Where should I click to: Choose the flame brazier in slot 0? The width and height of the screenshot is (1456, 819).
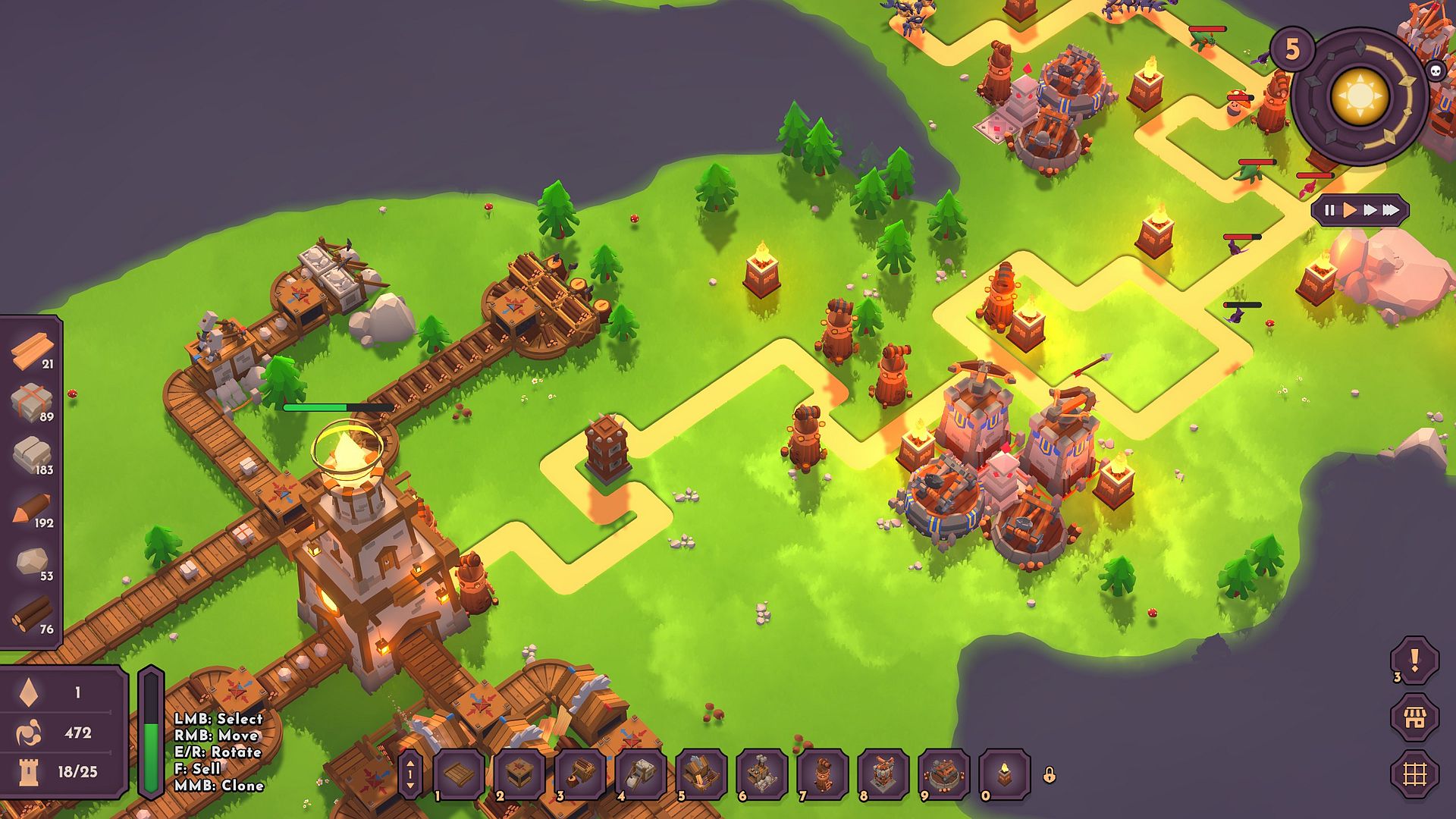coord(1005,774)
